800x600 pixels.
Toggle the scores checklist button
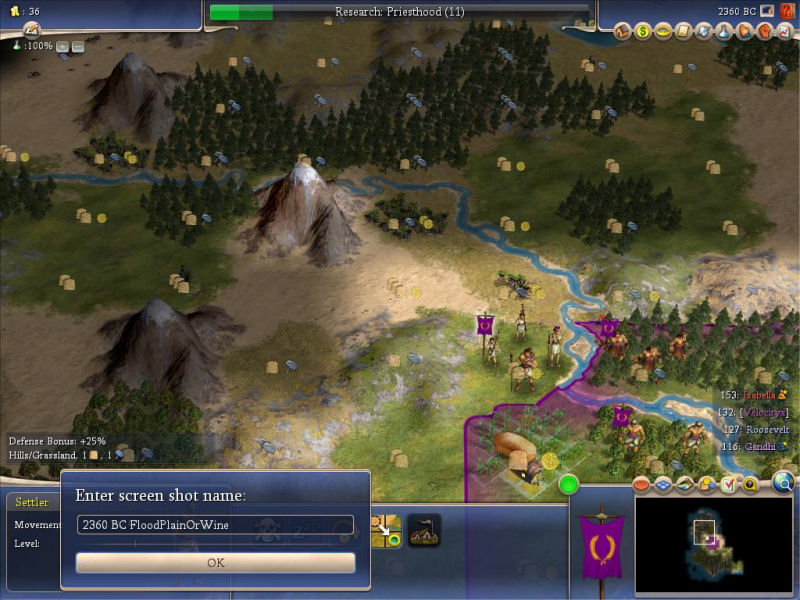point(728,485)
